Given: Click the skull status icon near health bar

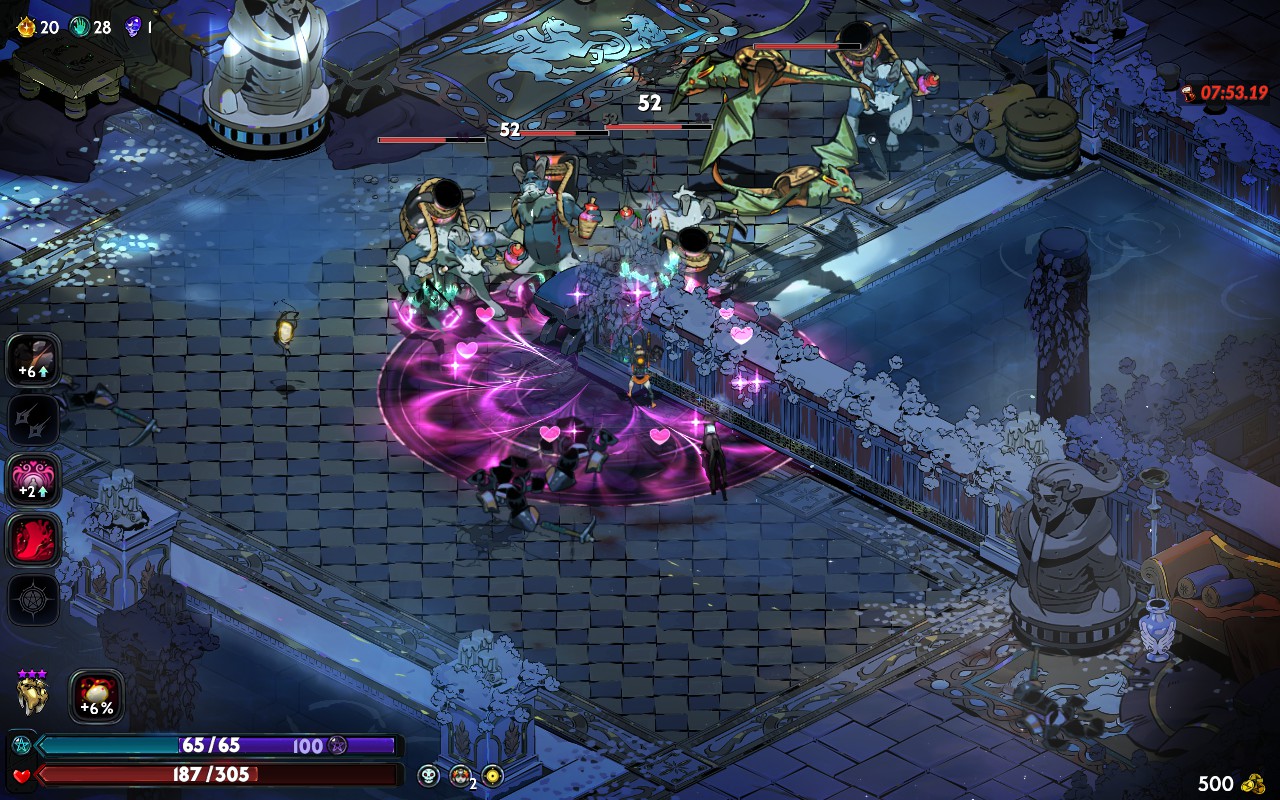Looking at the screenshot, I should coord(429,775).
